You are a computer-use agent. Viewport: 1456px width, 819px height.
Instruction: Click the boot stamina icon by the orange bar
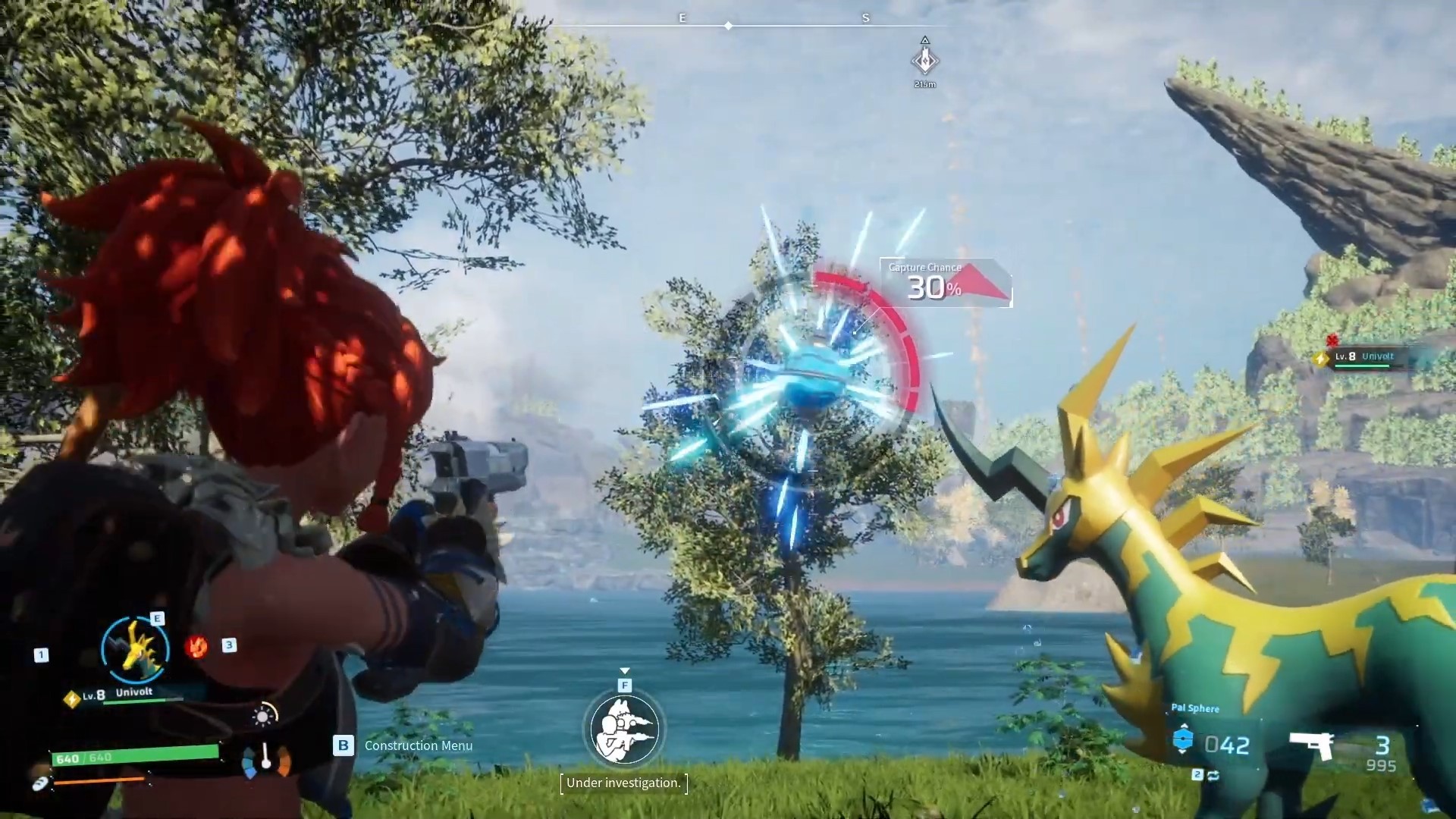tap(40, 785)
